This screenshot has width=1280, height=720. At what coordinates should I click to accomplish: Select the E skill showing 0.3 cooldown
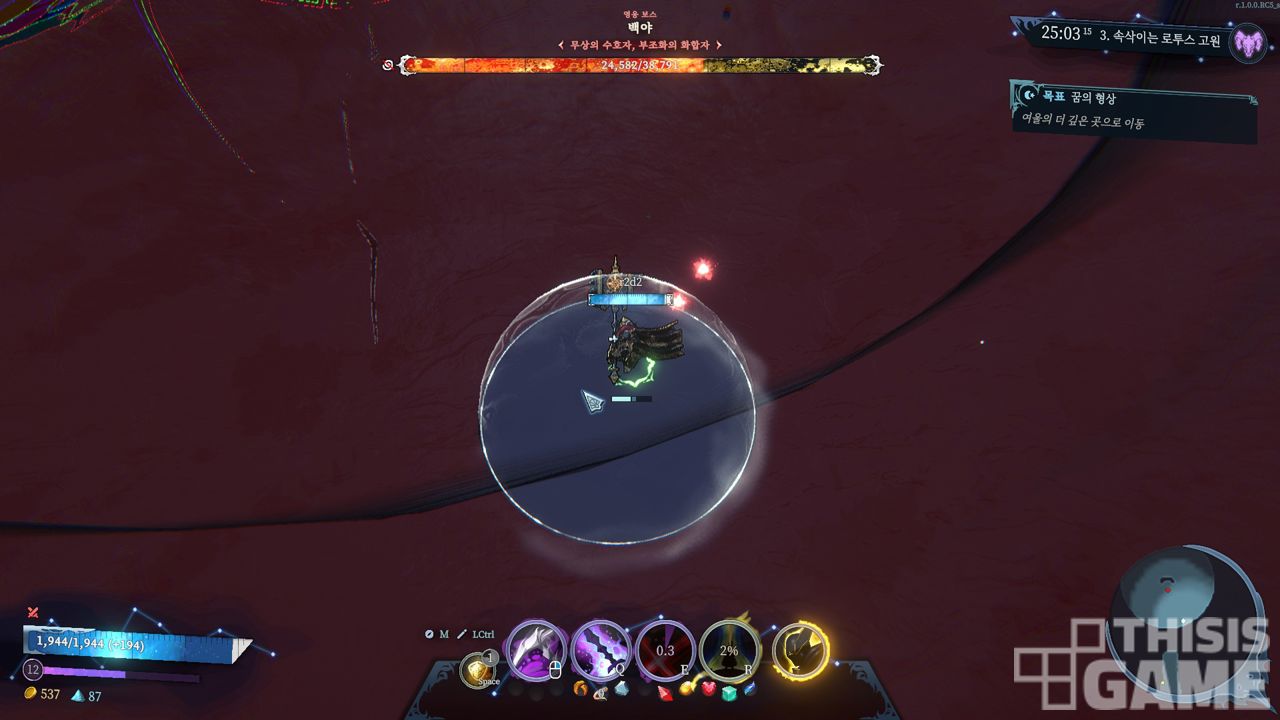click(x=665, y=650)
